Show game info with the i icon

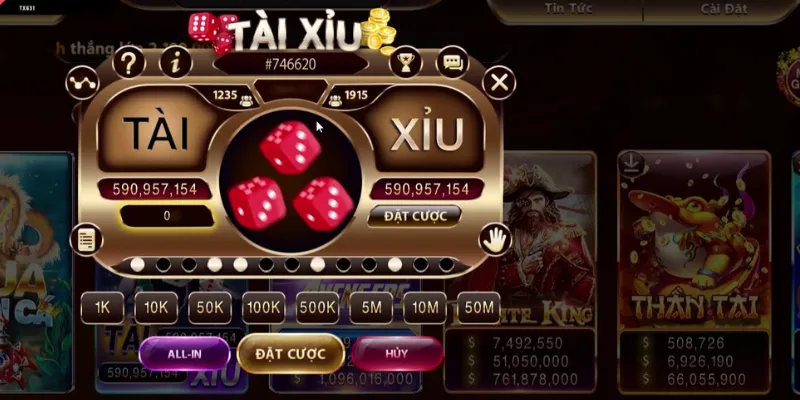click(176, 63)
